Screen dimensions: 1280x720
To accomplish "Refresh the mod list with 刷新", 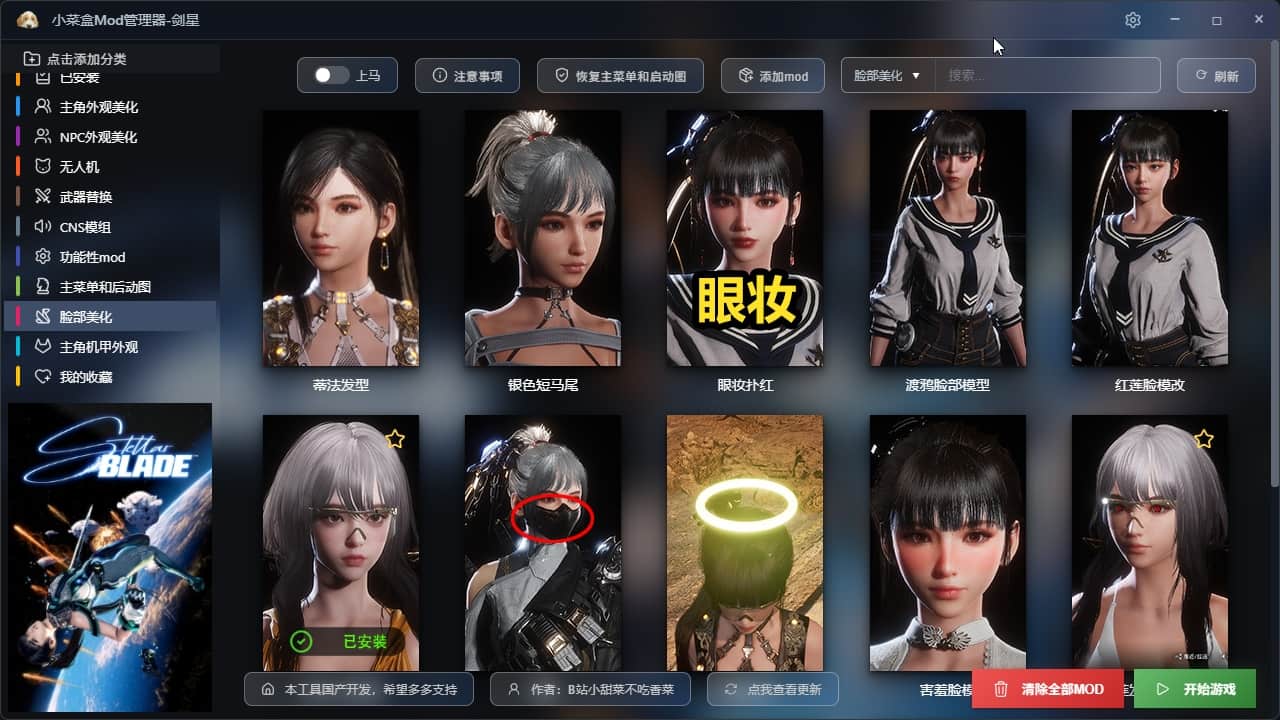I will pos(1216,76).
